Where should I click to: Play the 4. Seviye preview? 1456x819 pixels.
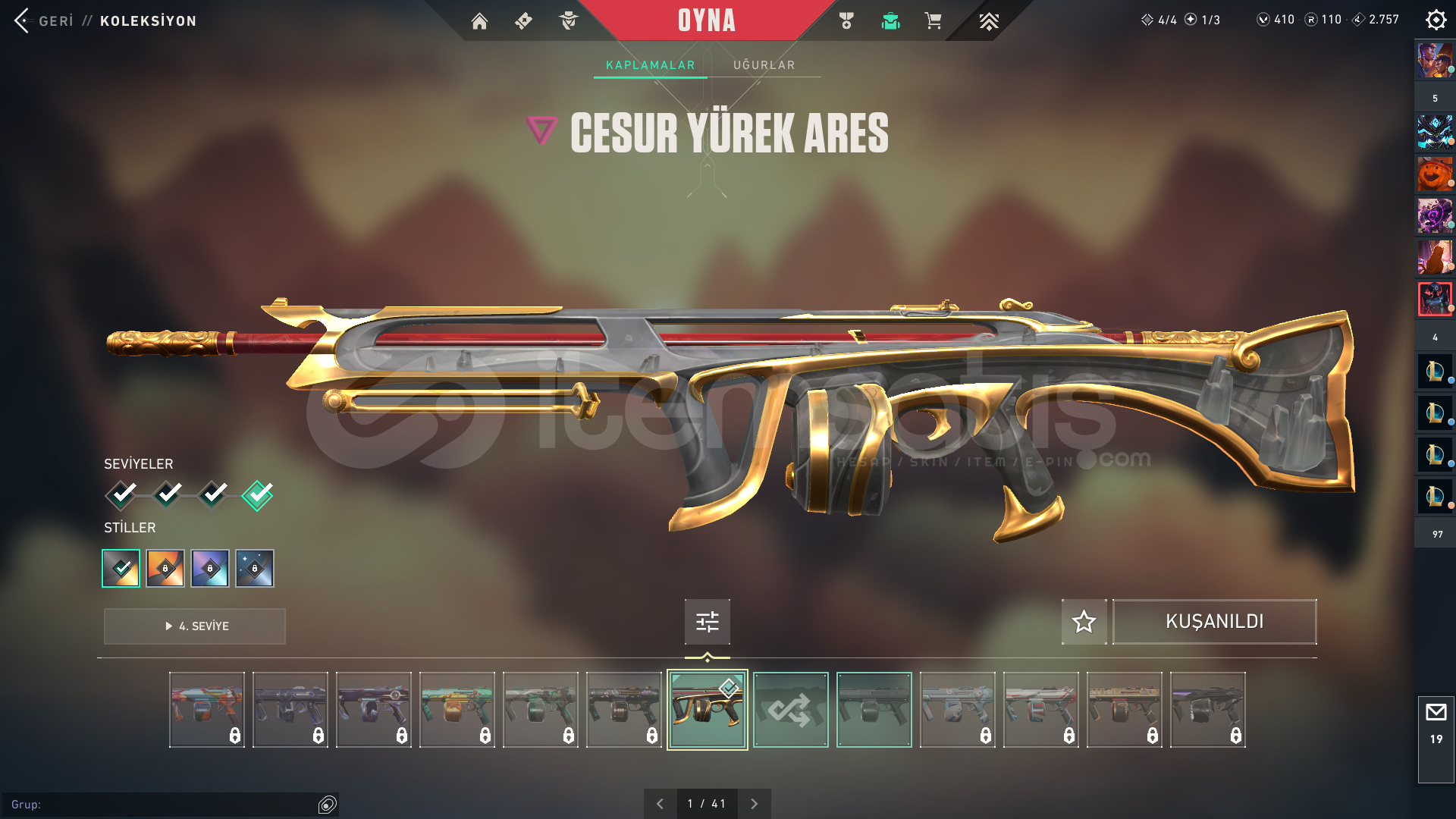click(x=195, y=626)
